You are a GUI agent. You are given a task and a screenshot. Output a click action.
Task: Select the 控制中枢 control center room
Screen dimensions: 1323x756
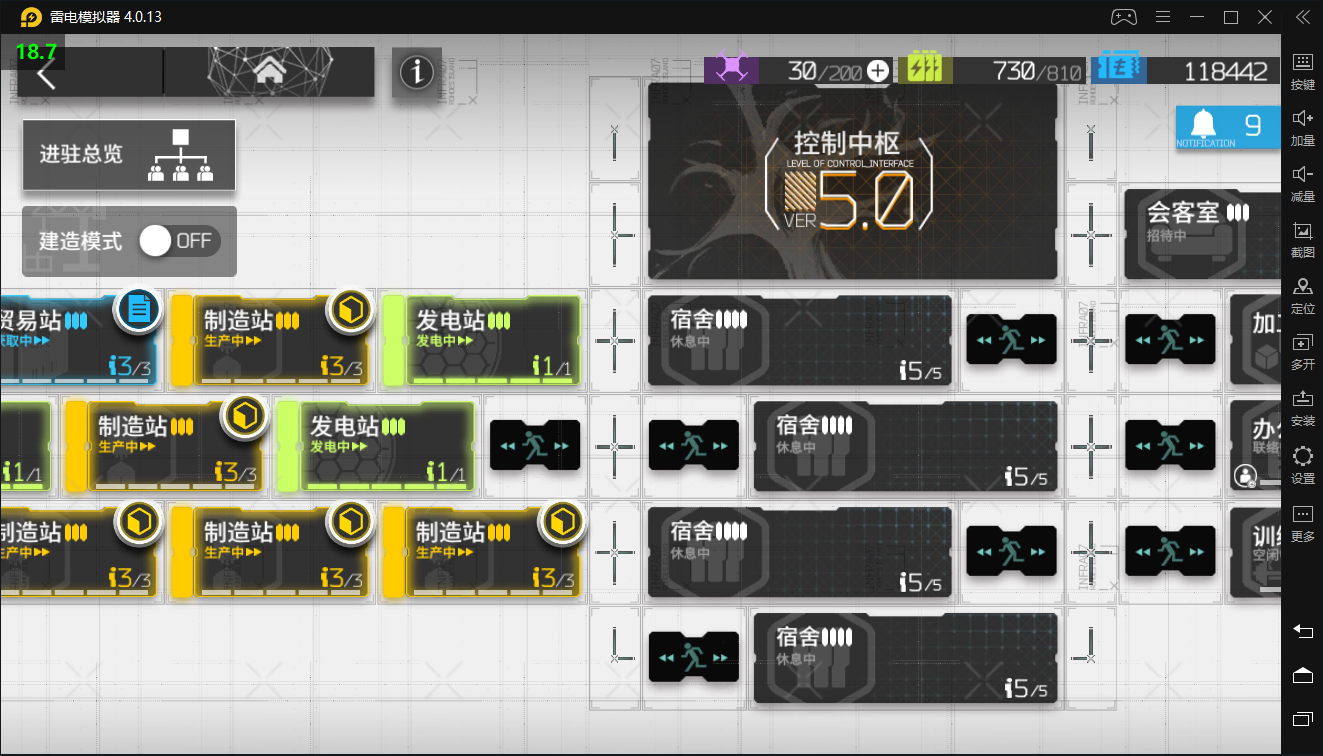point(852,181)
